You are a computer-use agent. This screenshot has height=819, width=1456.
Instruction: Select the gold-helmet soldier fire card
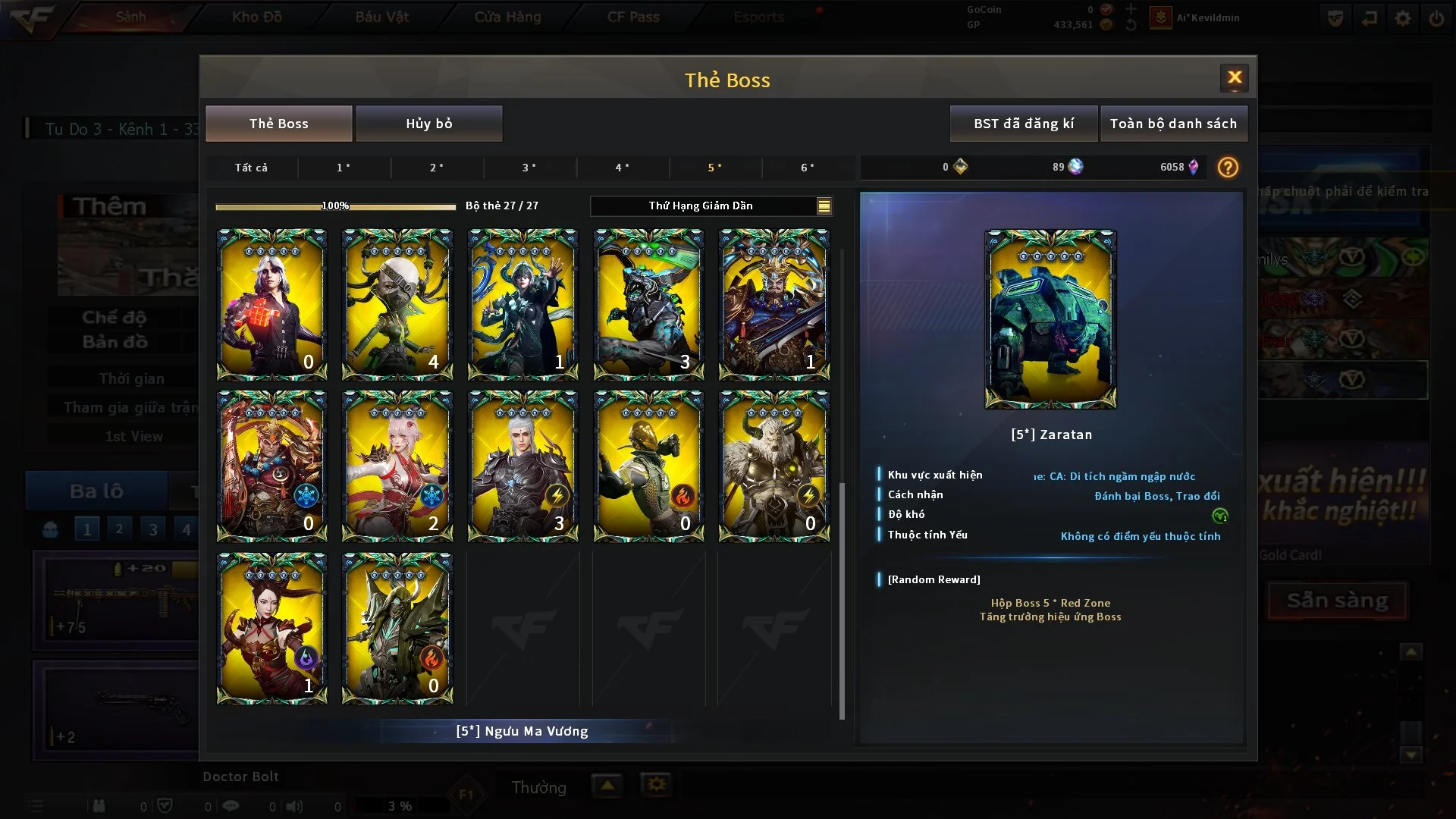(x=648, y=466)
